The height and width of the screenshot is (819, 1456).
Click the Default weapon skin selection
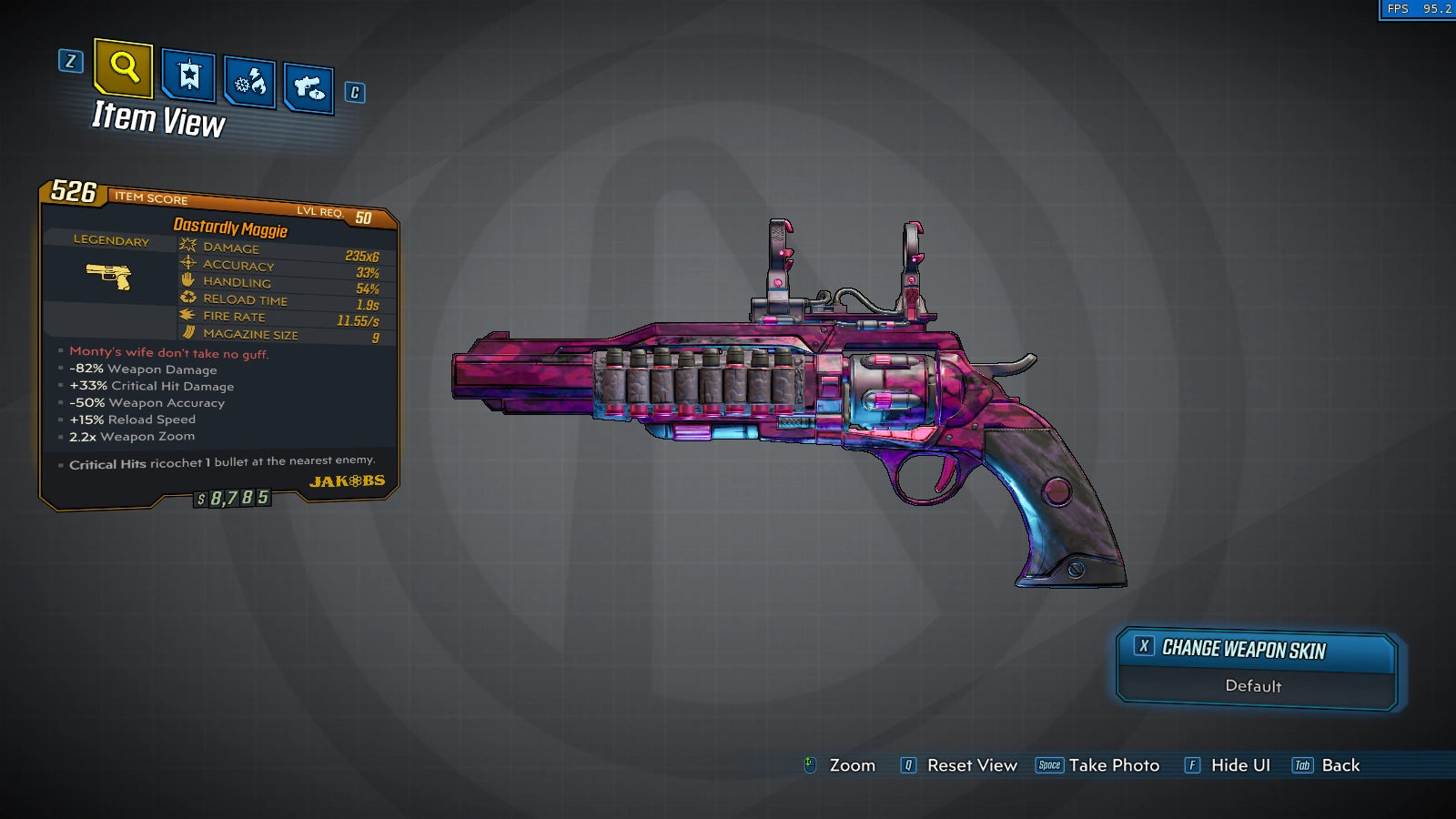point(1253,686)
